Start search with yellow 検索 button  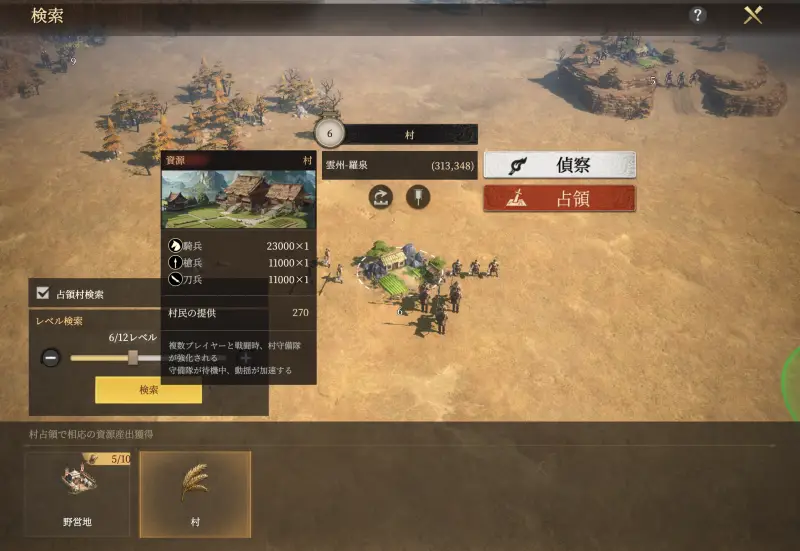[148, 390]
